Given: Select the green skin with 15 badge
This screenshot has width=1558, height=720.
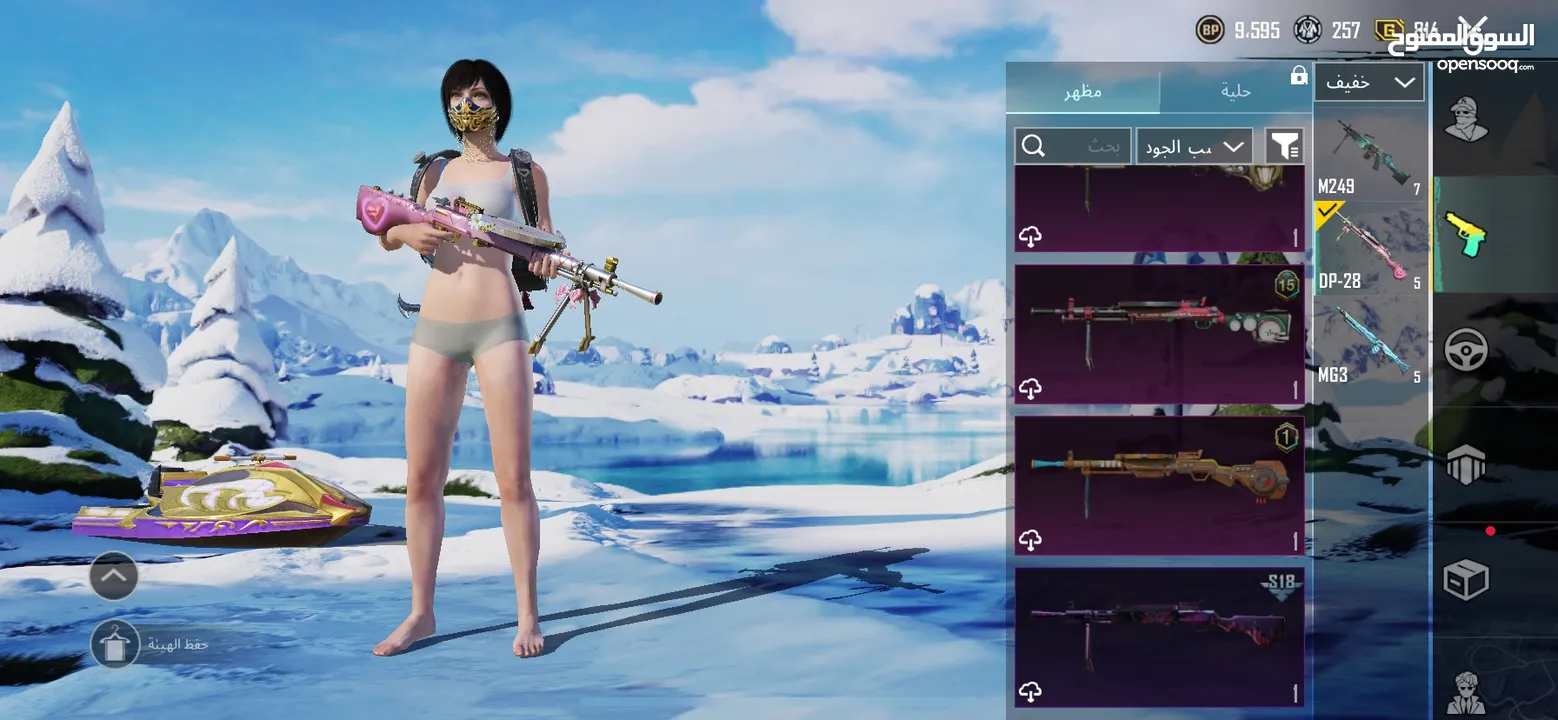Looking at the screenshot, I should tap(1159, 322).
